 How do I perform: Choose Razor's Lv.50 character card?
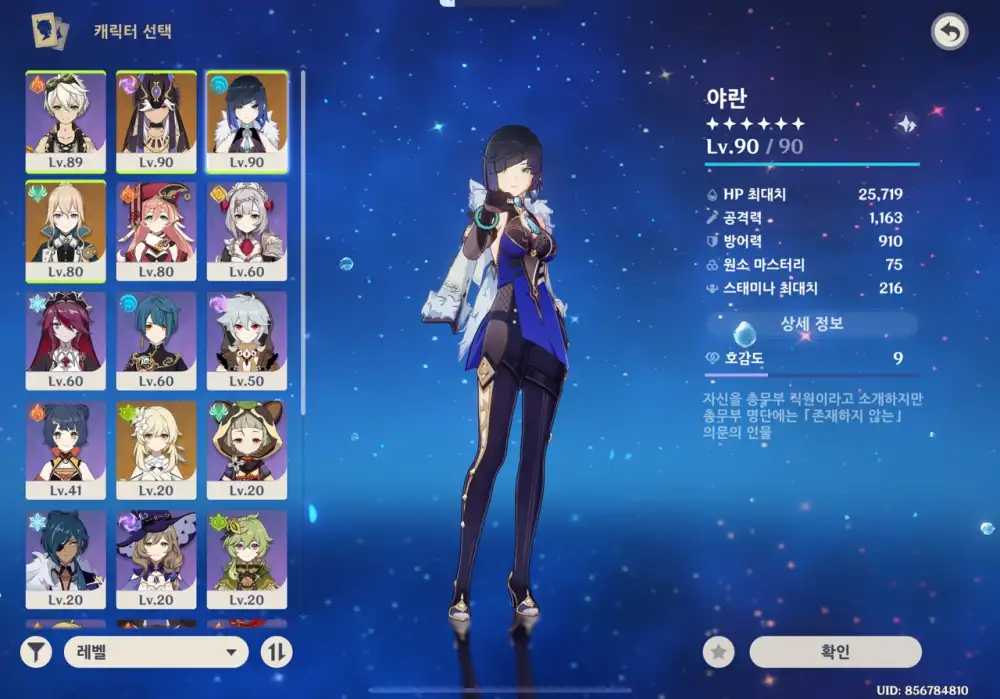(x=247, y=341)
